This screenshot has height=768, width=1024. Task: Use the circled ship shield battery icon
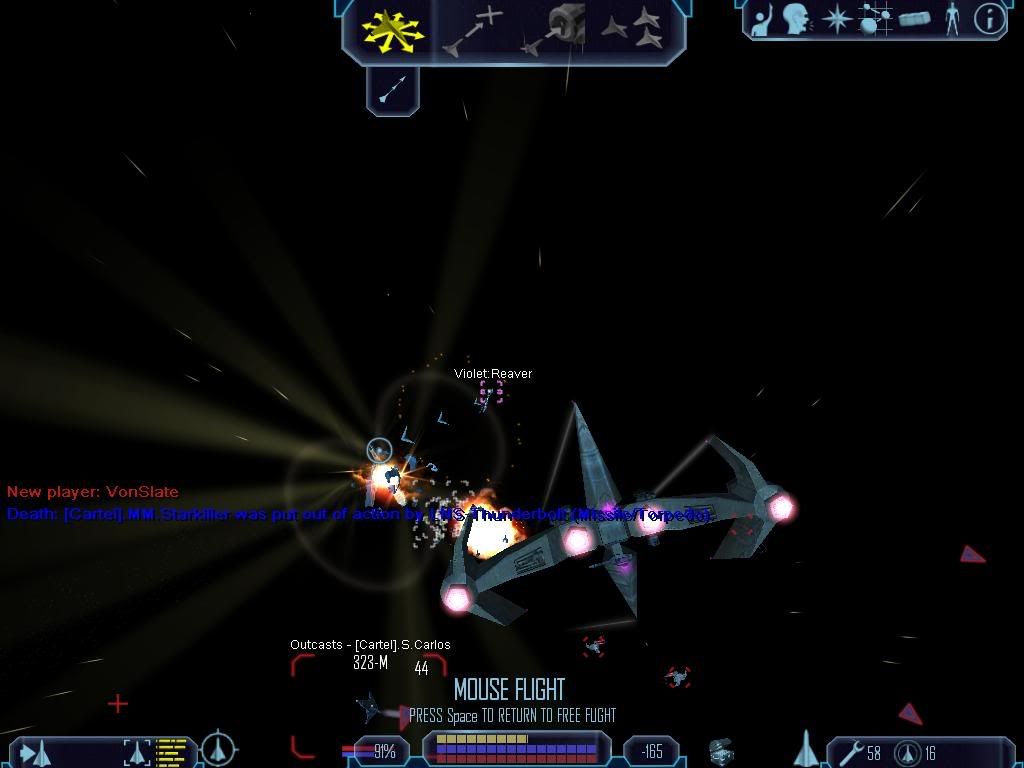(906, 752)
